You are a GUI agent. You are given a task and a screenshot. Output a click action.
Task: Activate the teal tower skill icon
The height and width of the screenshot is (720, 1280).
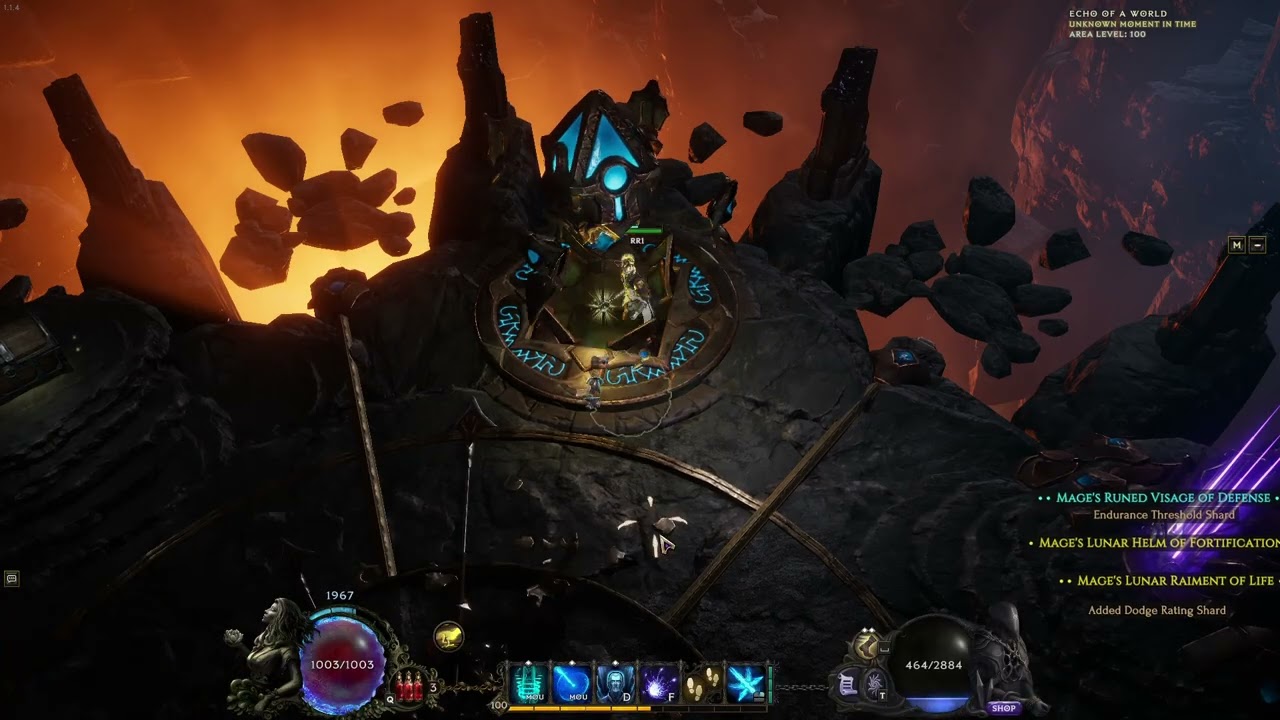[530, 684]
